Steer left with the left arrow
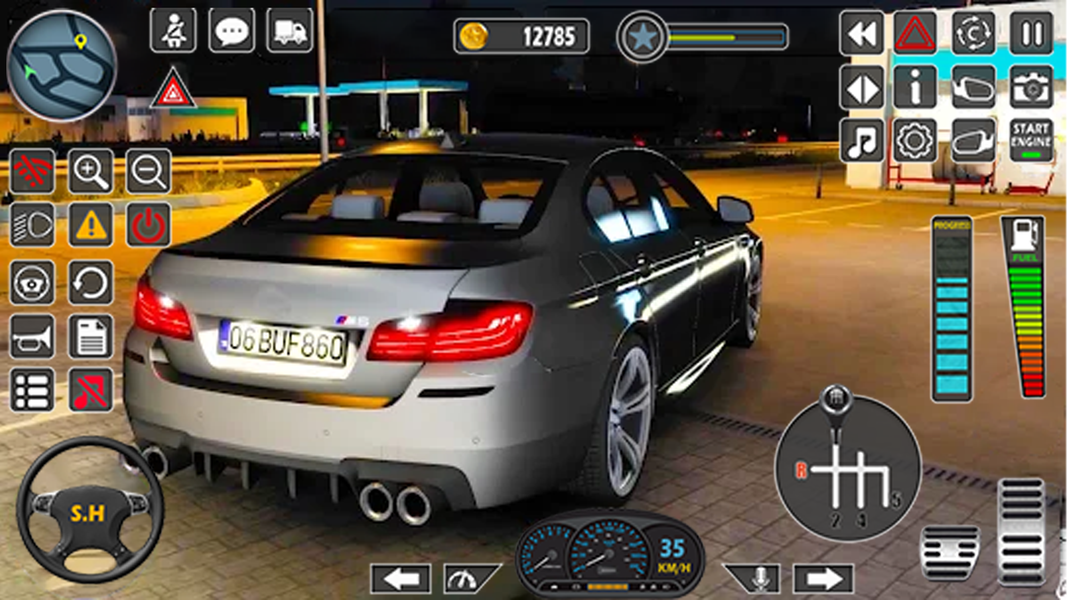 [400, 578]
